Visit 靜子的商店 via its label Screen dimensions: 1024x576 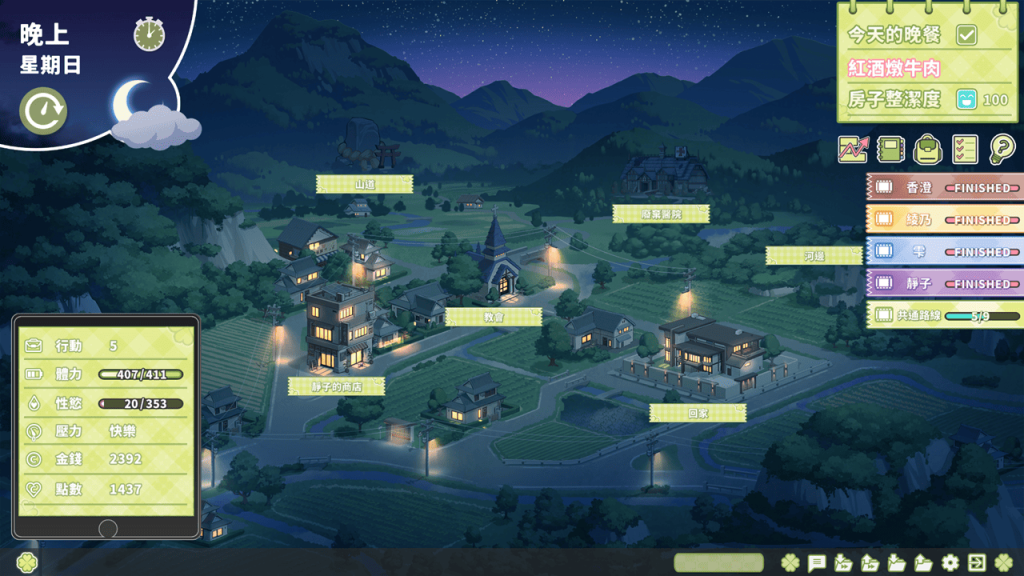(337, 386)
